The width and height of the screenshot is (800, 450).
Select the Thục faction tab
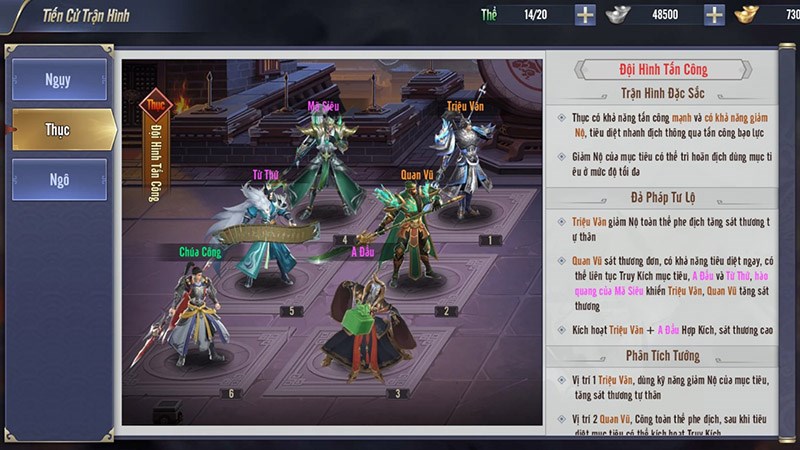pos(59,130)
